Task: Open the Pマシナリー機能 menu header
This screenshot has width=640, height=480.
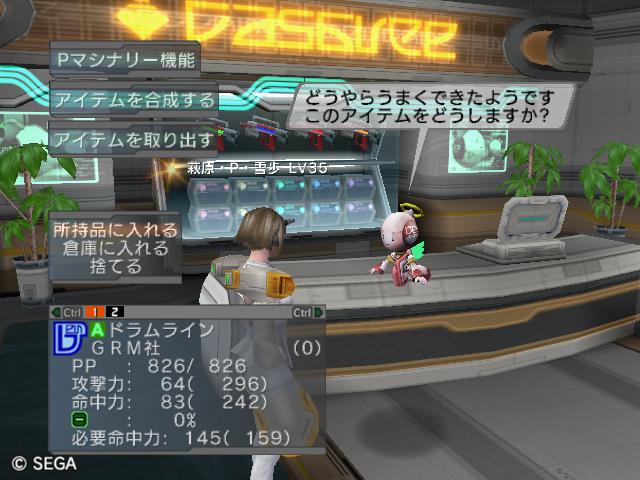Action: (x=126, y=57)
